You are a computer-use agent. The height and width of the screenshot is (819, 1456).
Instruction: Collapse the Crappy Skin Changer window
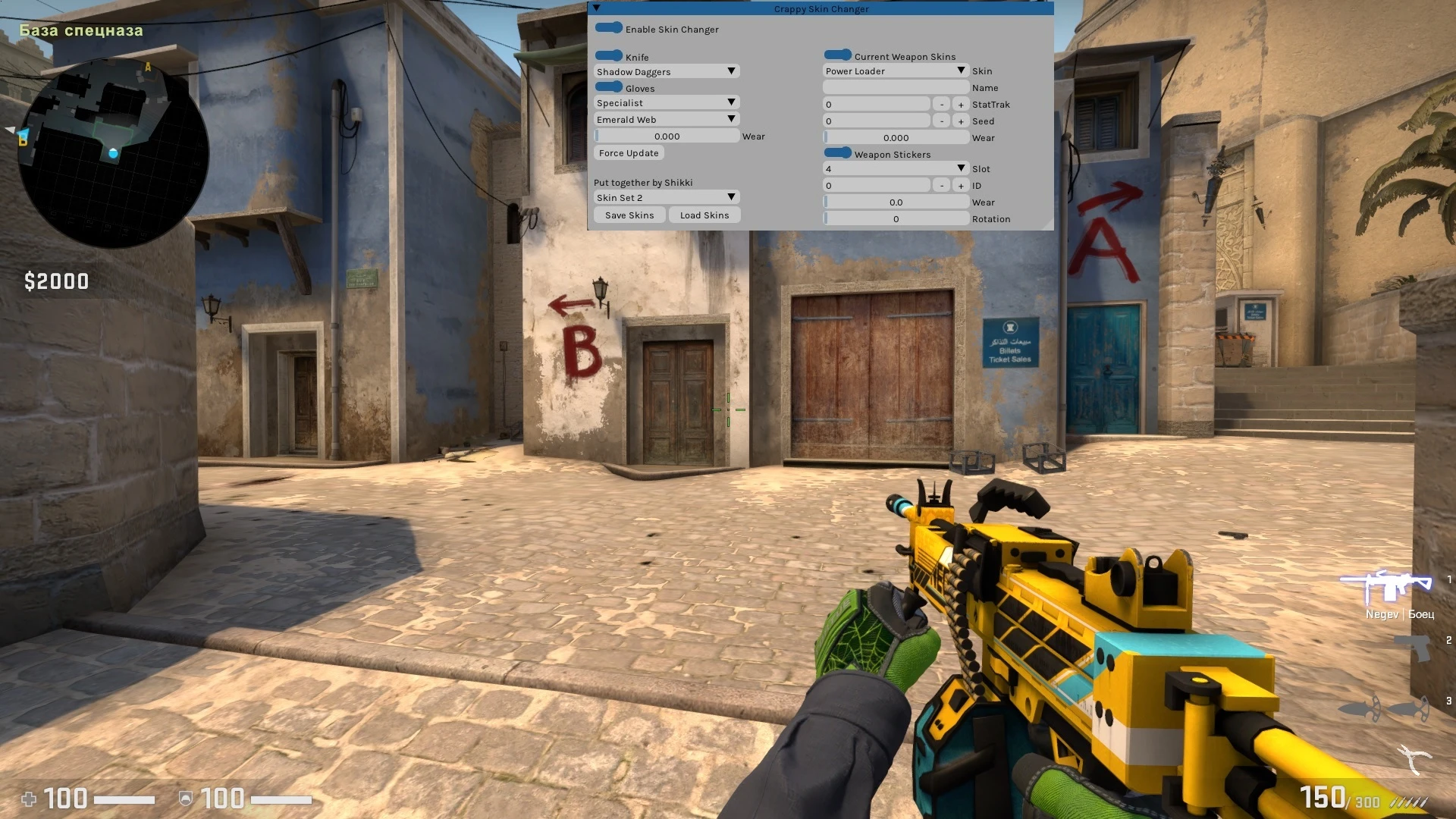(596, 8)
